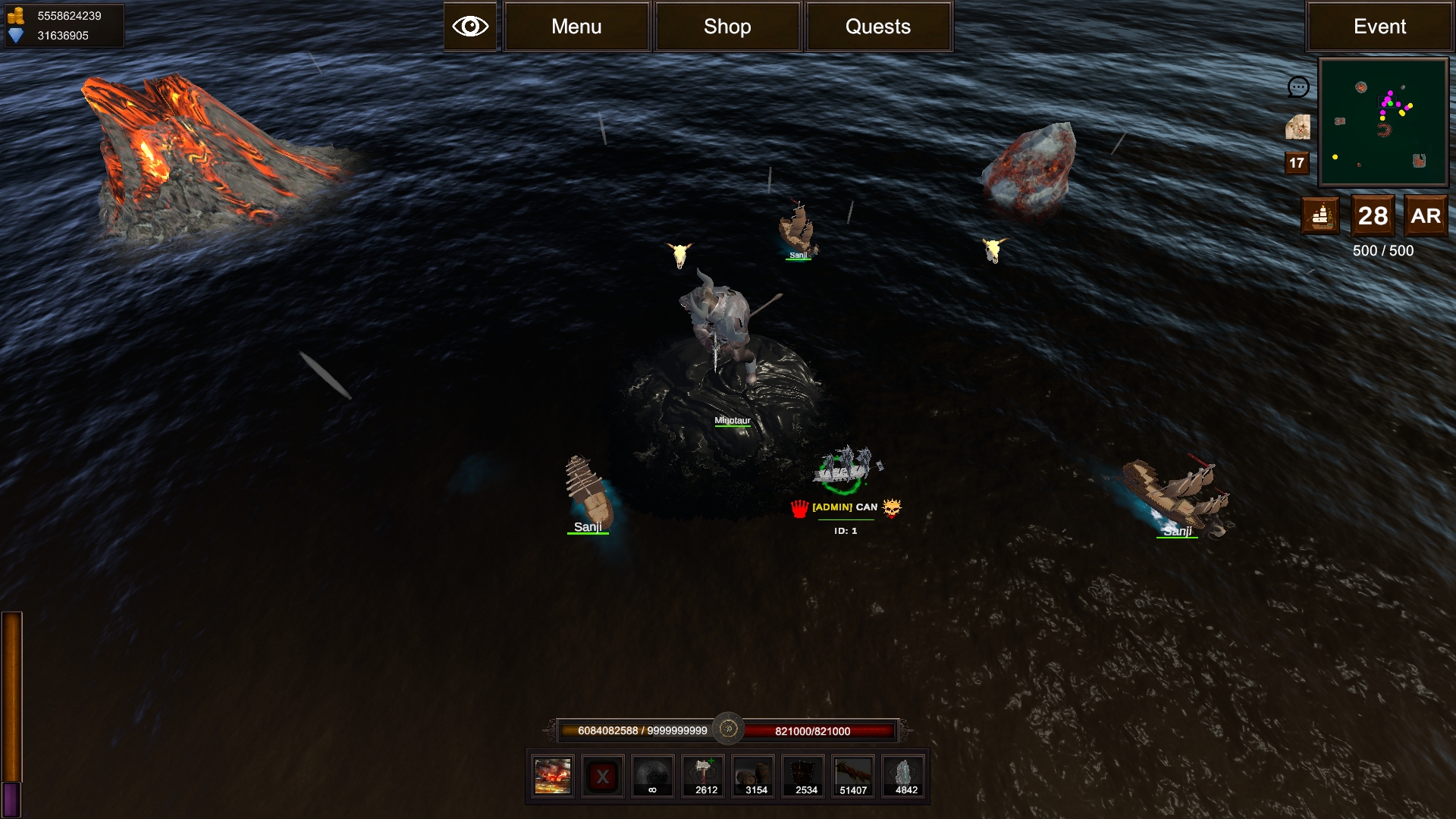The height and width of the screenshot is (819, 1456).
Task: Click the number 17 button
Action: [x=1297, y=162]
